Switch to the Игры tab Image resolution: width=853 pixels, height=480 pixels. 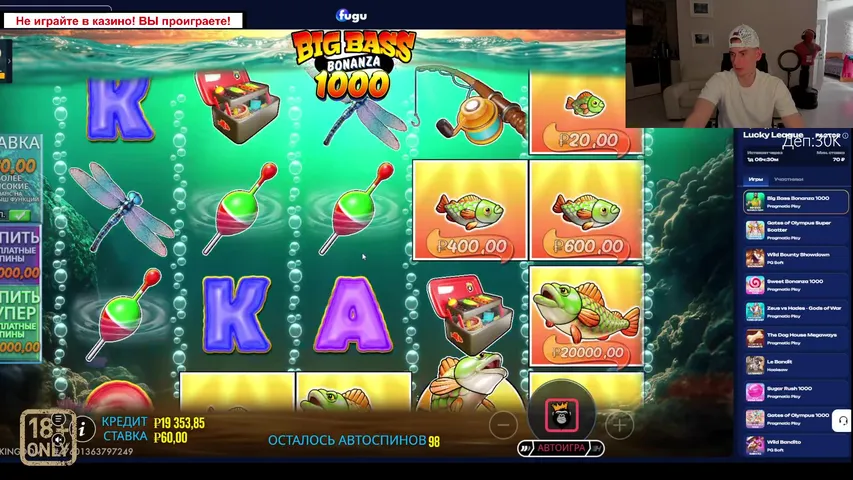click(x=756, y=179)
